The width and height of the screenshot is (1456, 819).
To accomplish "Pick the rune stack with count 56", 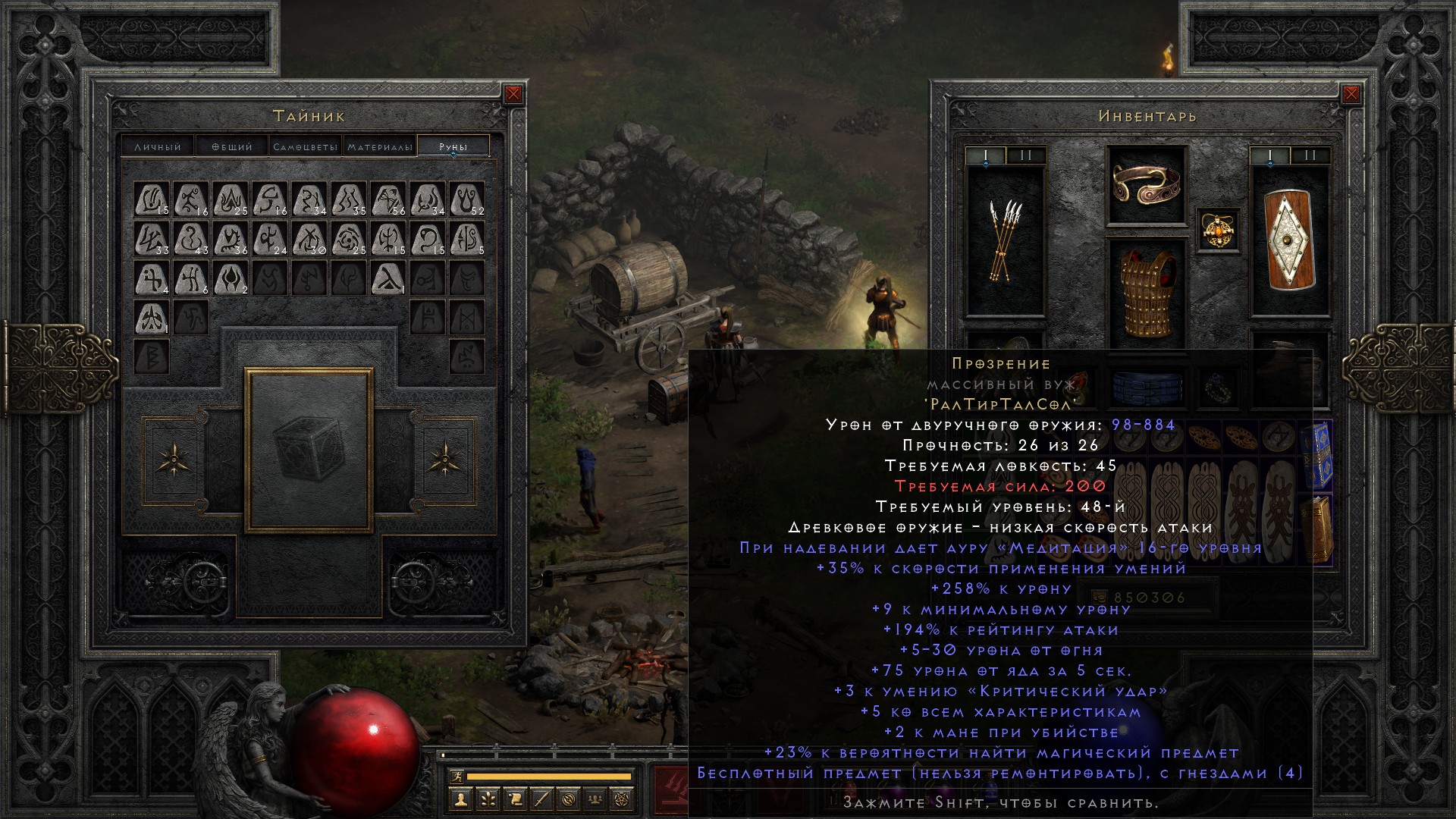I will tap(388, 199).
